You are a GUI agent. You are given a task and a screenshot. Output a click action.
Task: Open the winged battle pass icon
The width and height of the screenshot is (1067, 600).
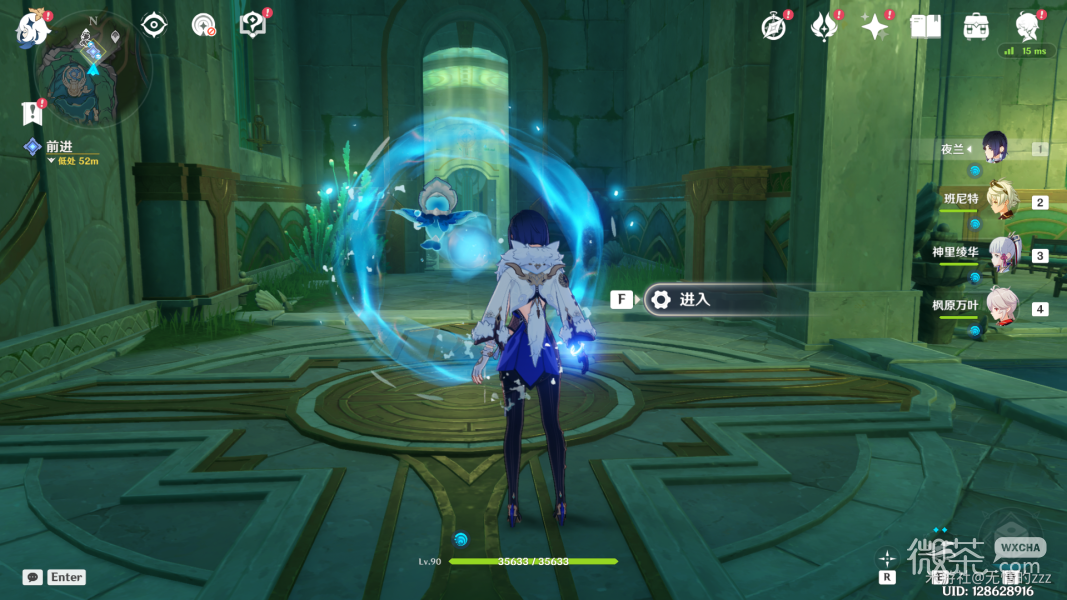tap(824, 27)
